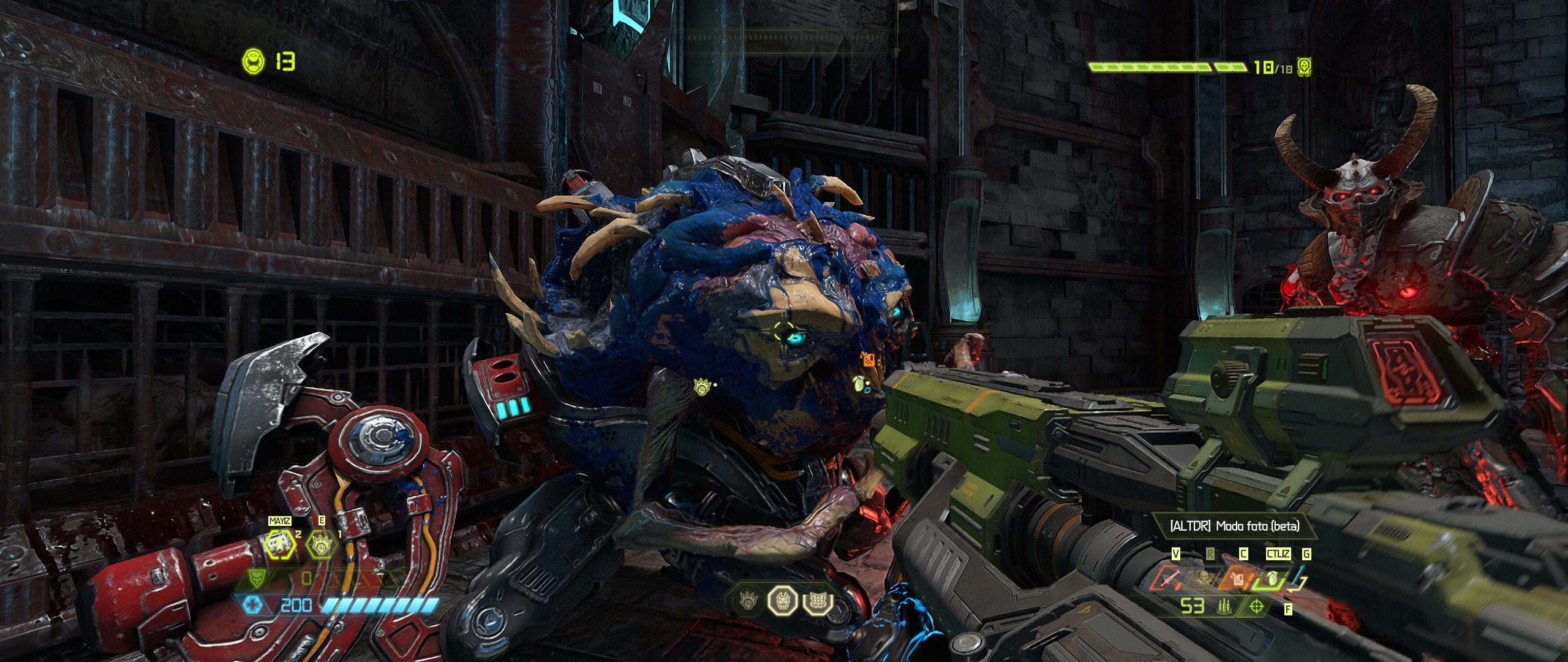Viewport: 1568px width, 662px height.
Task: Click the blue health cross icon
Action: 252,606
